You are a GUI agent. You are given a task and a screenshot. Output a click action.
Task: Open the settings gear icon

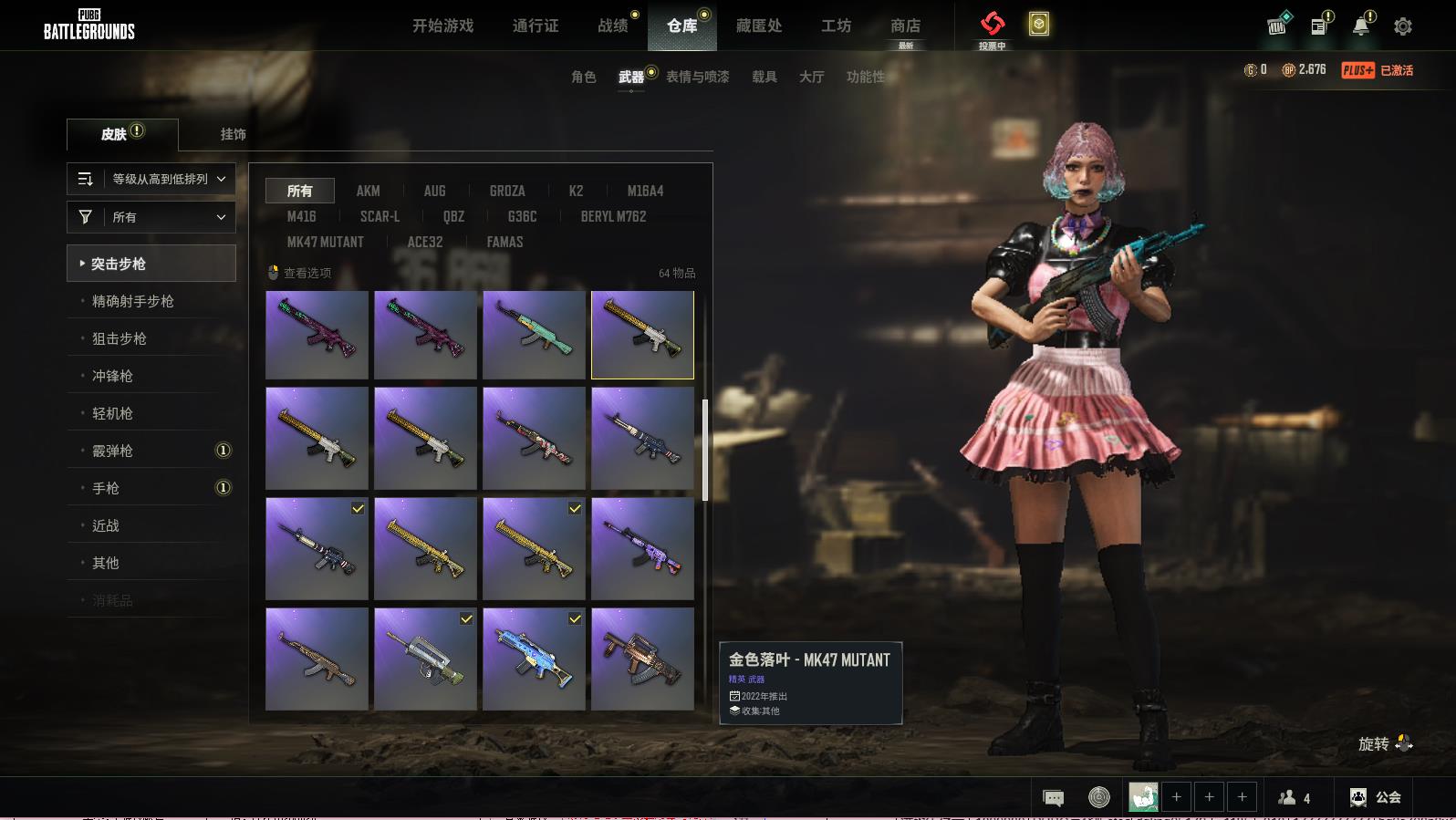pyautogui.click(x=1403, y=26)
